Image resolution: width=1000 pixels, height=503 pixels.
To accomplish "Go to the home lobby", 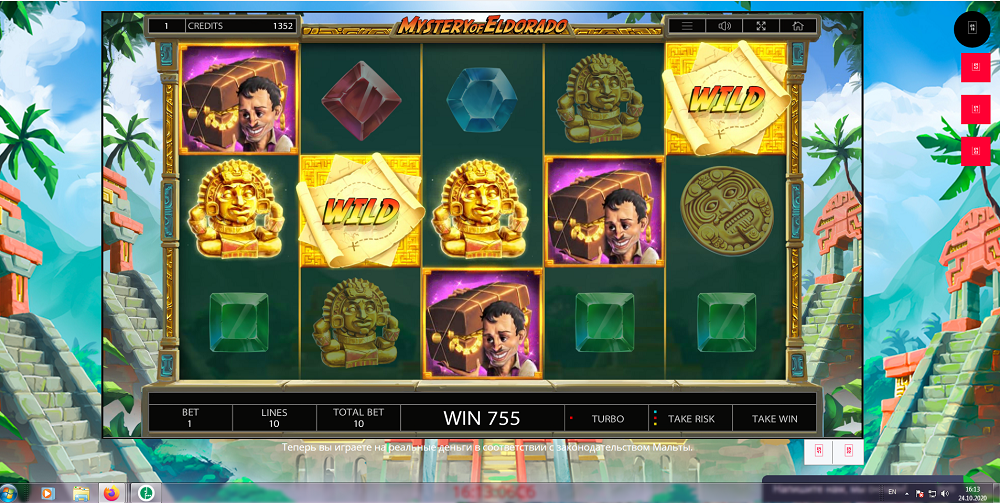I will pyautogui.click(x=797, y=26).
